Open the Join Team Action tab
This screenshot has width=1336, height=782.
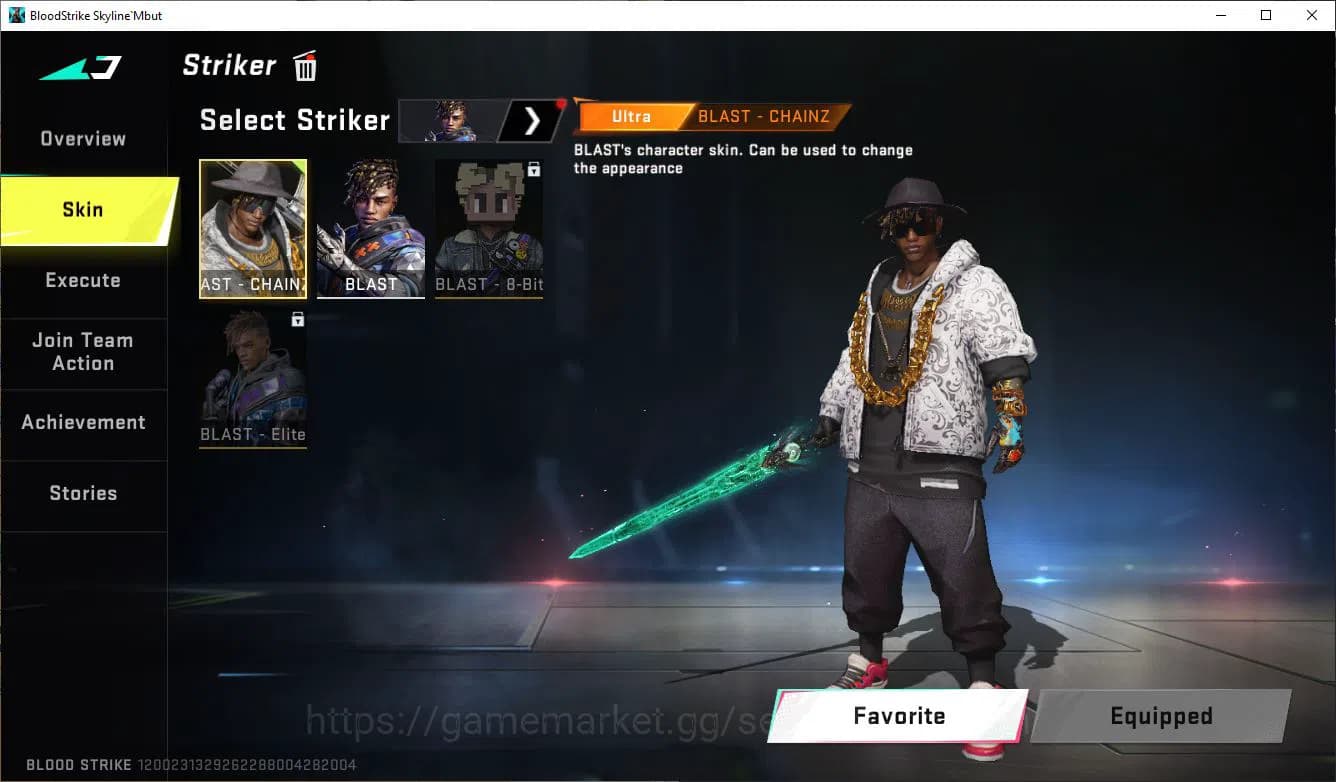pyautogui.click(x=81, y=352)
